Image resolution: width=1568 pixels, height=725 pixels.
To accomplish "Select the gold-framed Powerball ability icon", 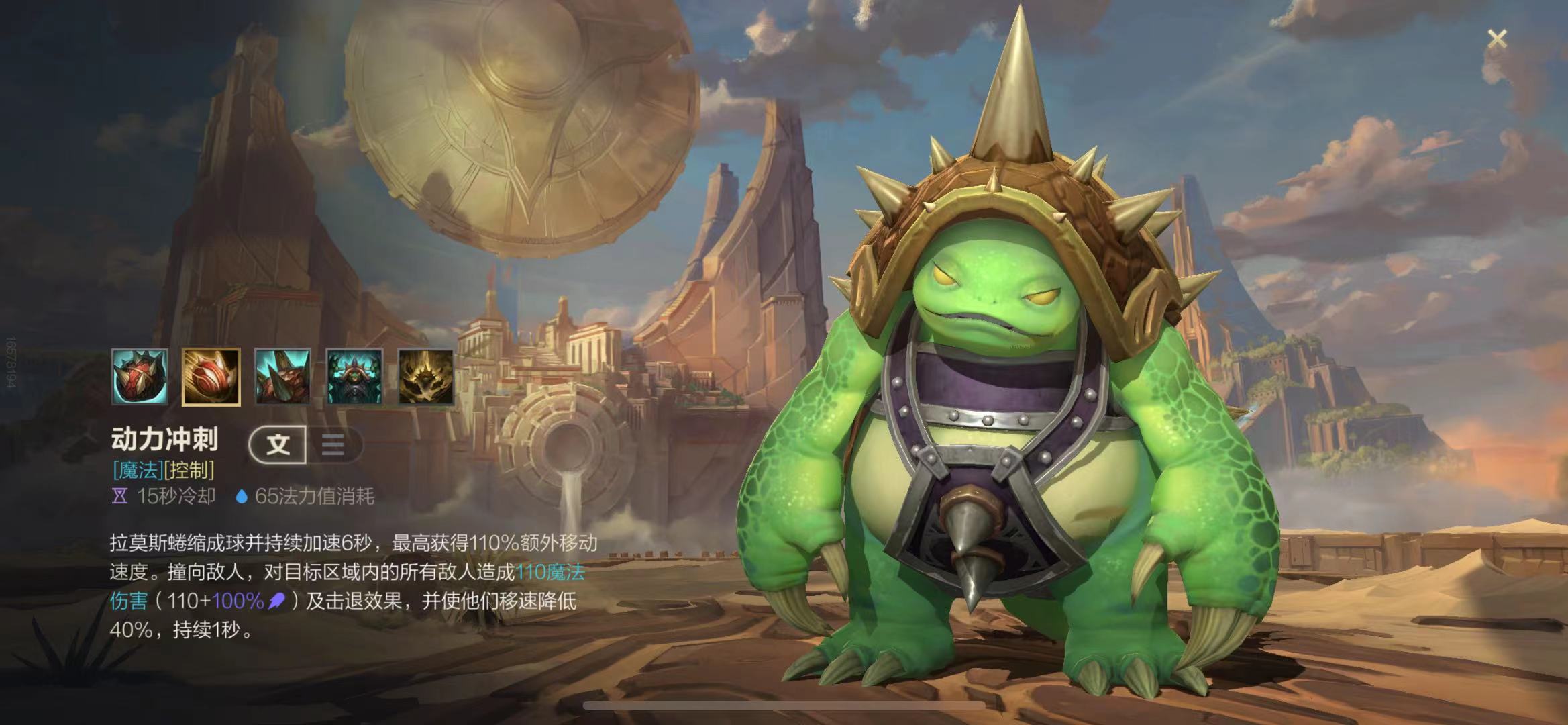I will pyautogui.click(x=211, y=377).
